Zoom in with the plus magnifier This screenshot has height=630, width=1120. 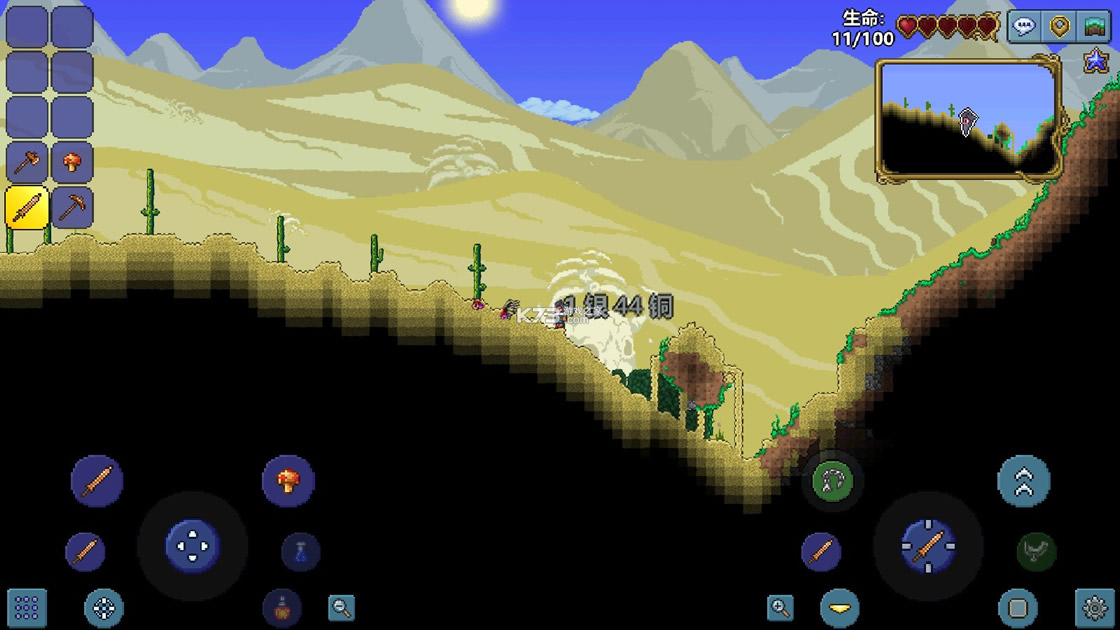[780, 607]
